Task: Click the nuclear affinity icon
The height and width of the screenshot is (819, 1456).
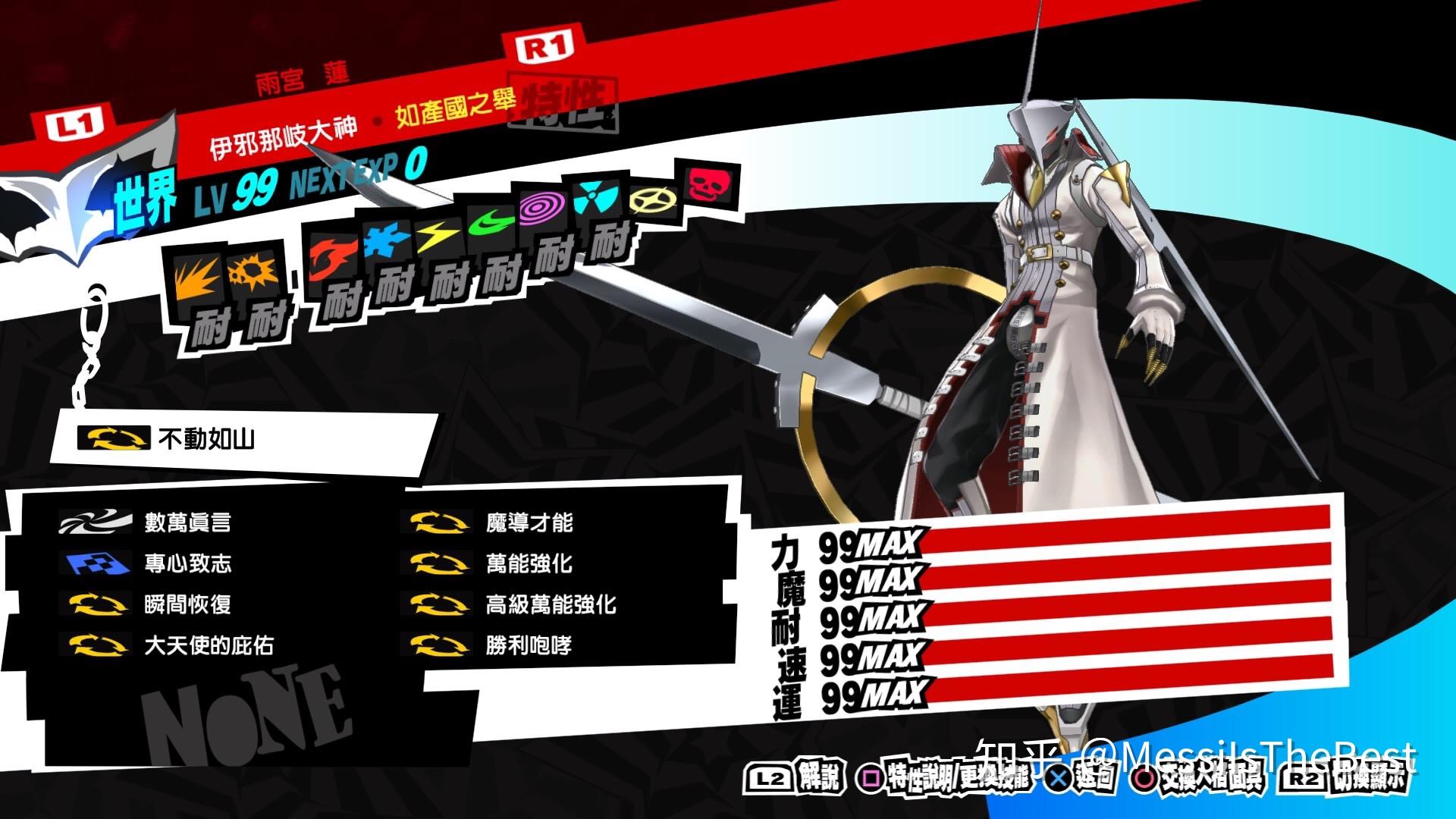Action: click(x=592, y=199)
